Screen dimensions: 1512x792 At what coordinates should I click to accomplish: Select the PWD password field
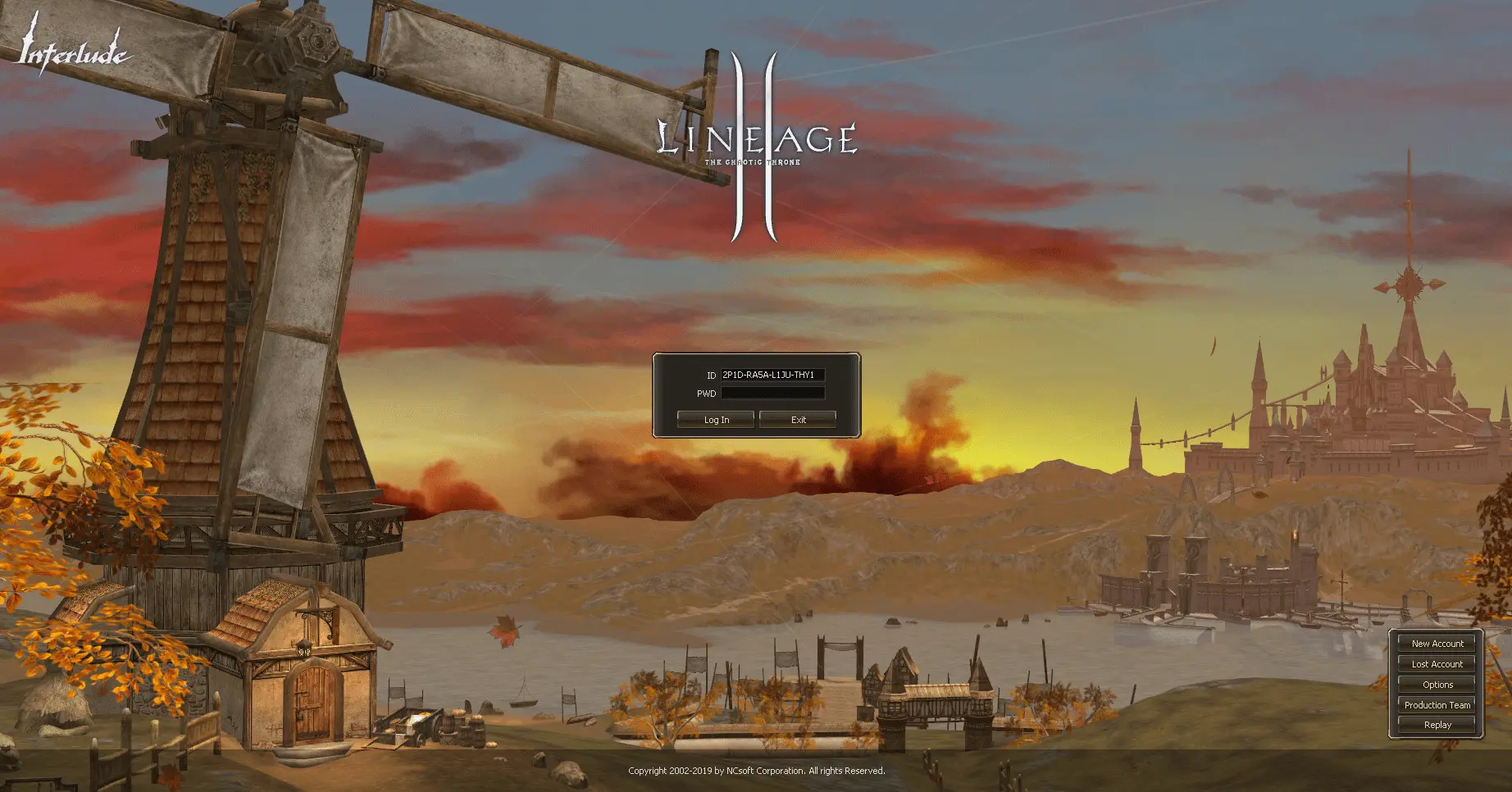click(x=772, y=394)
